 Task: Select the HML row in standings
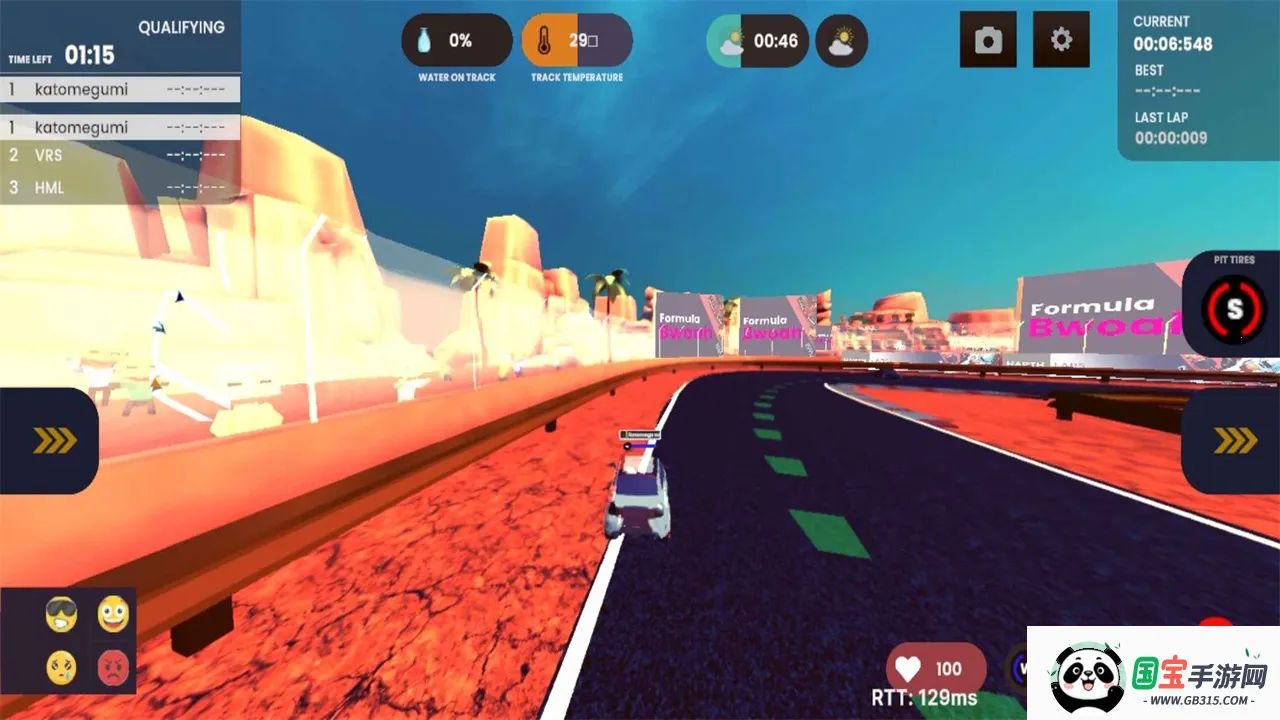(120, 188)
